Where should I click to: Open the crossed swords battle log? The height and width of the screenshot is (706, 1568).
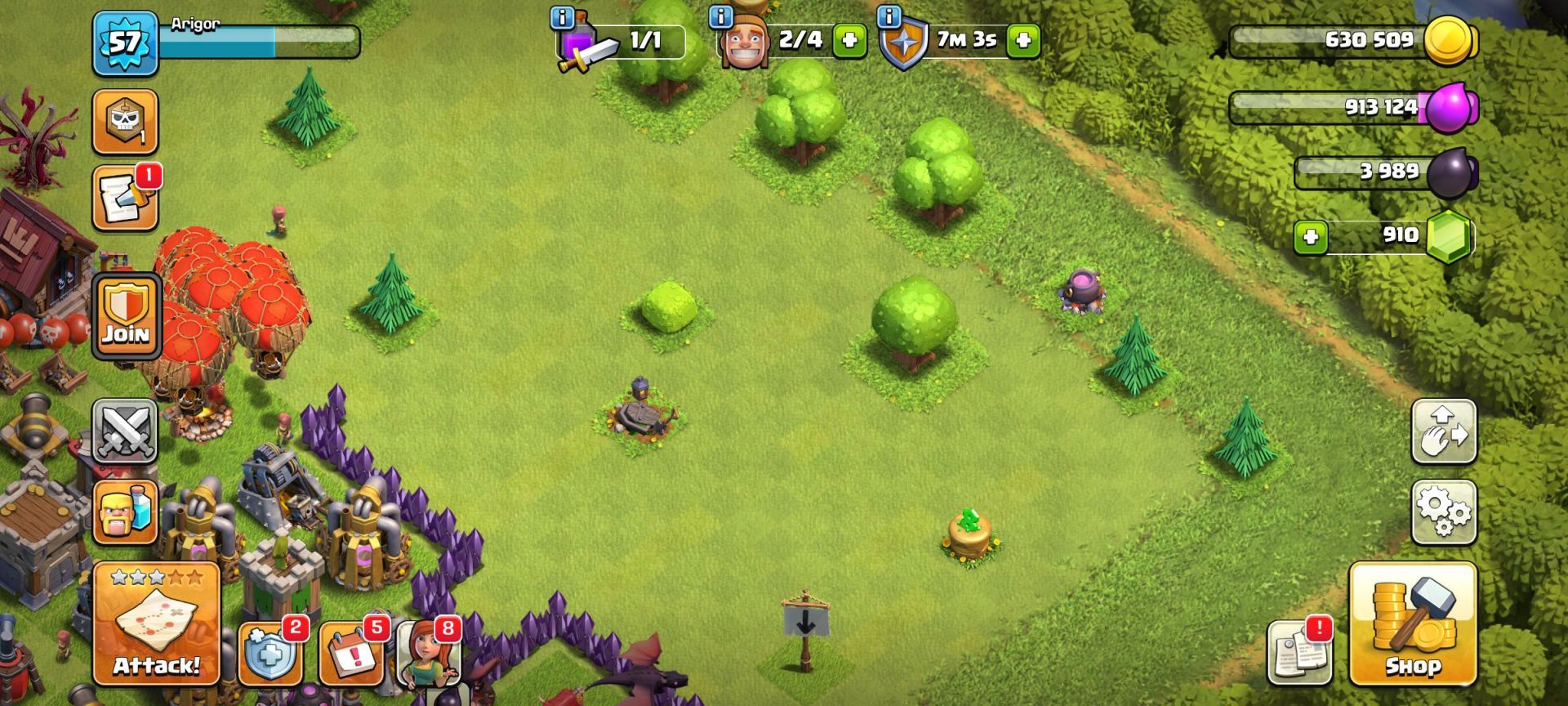tap(125, 431)
